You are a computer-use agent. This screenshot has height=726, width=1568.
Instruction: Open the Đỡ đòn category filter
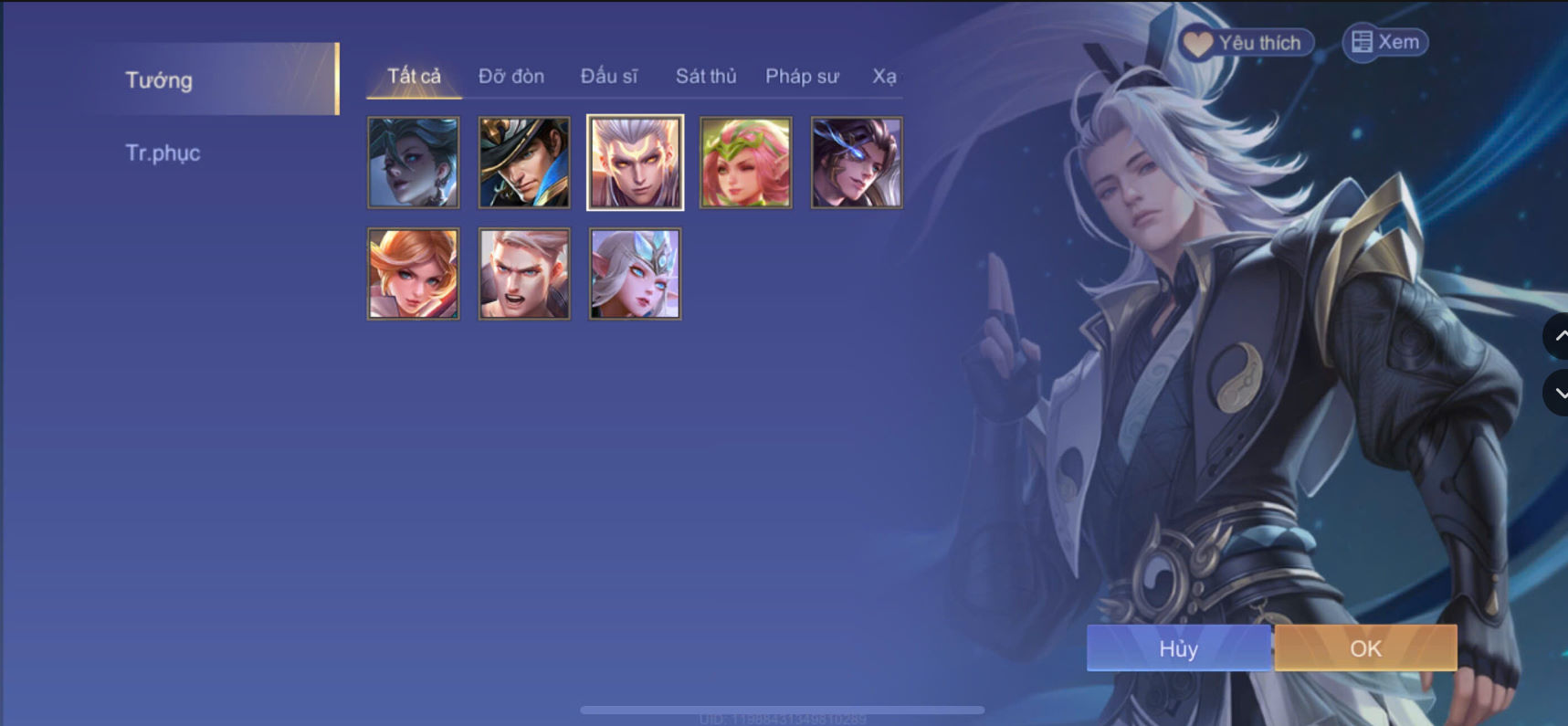pyautogui.click(x=510, y=77)
